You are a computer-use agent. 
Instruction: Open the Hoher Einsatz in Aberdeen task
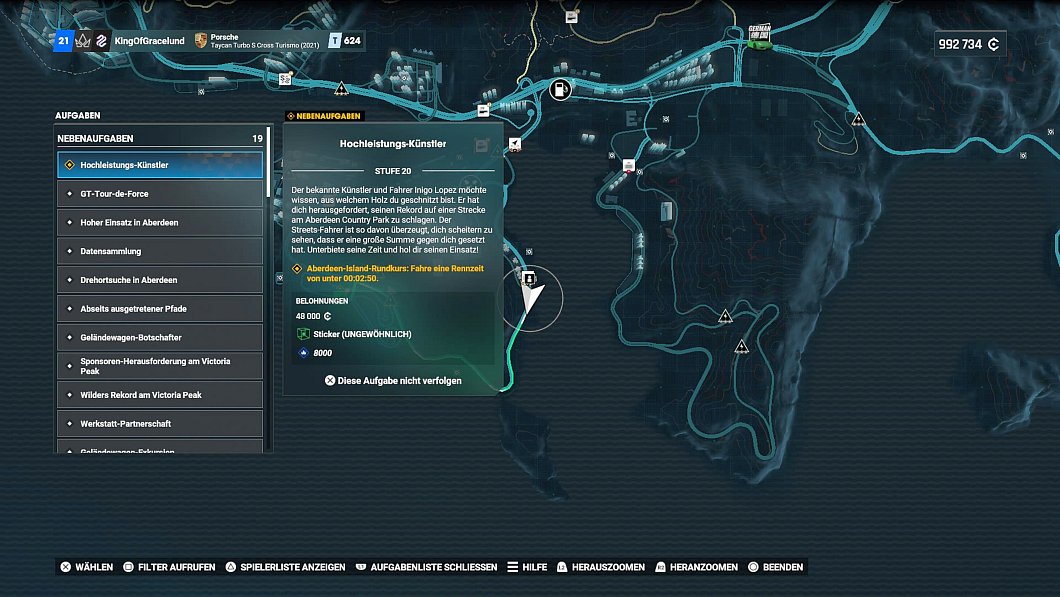160,222
